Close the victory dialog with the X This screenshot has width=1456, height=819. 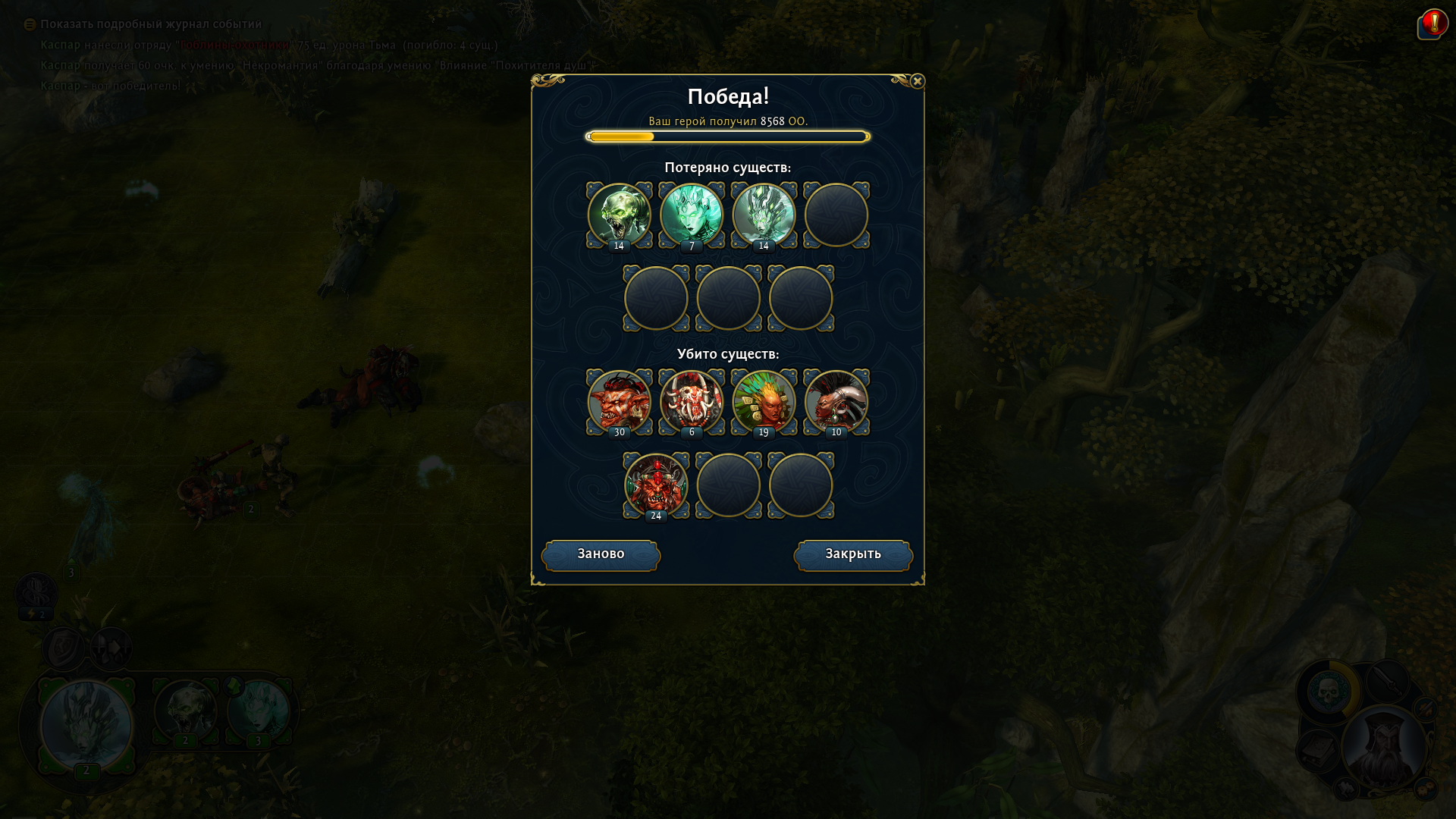point(917,81)
